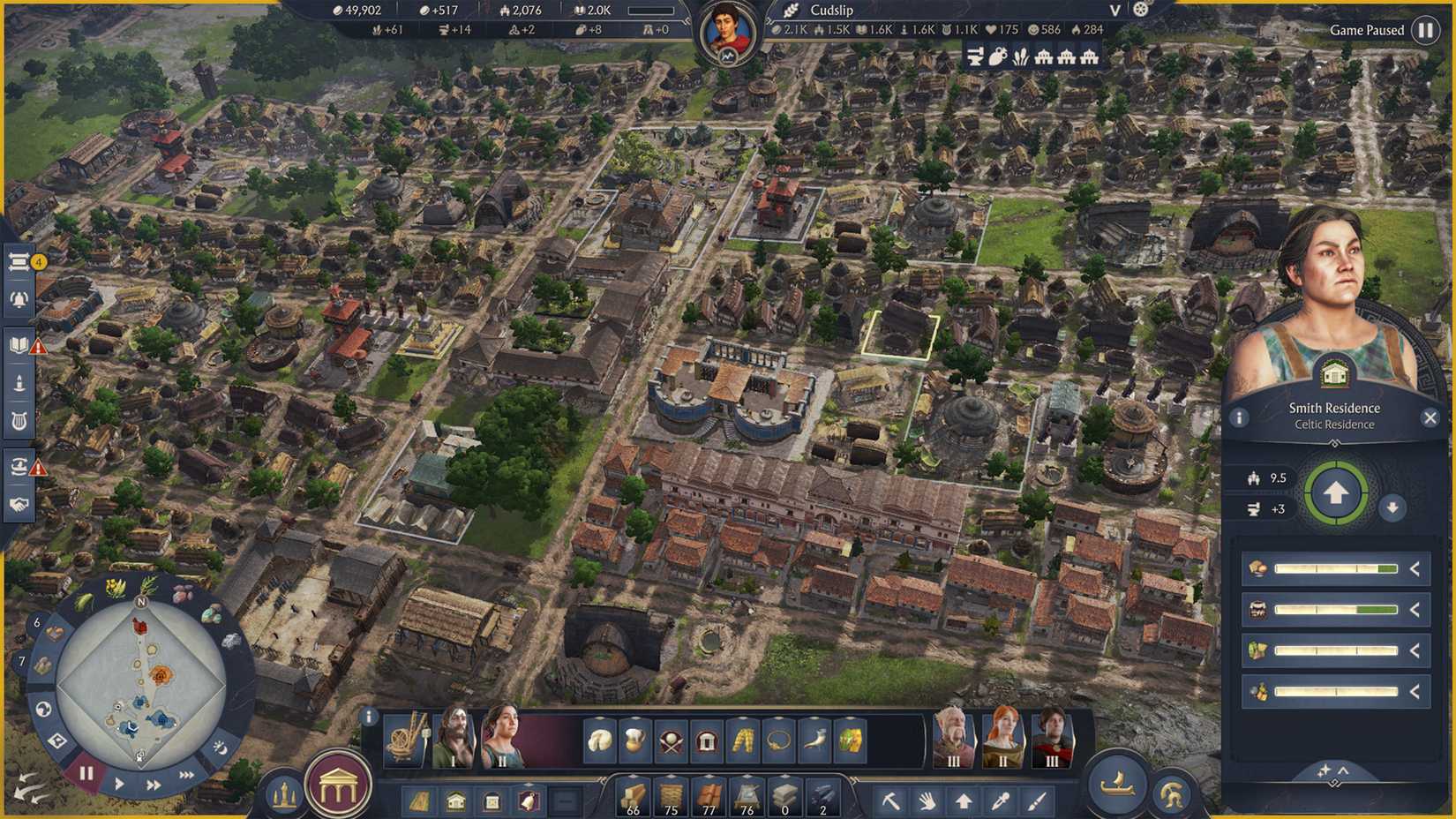Select the rightmost Tier III advisor portrait
The height and width of the screenshot is (819, 1456).
coord(1053,740)
